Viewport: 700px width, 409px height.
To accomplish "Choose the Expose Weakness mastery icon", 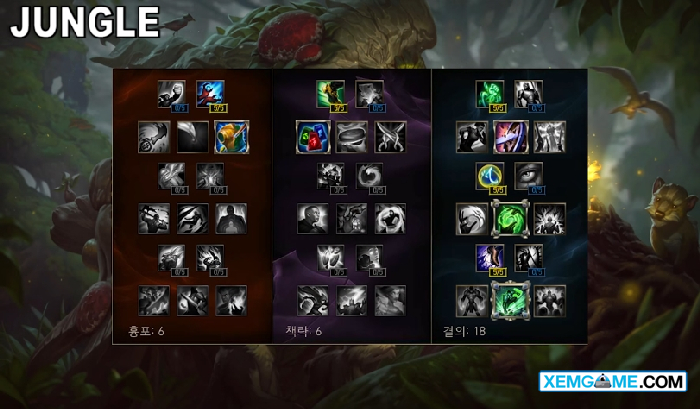I will point(232,136).
